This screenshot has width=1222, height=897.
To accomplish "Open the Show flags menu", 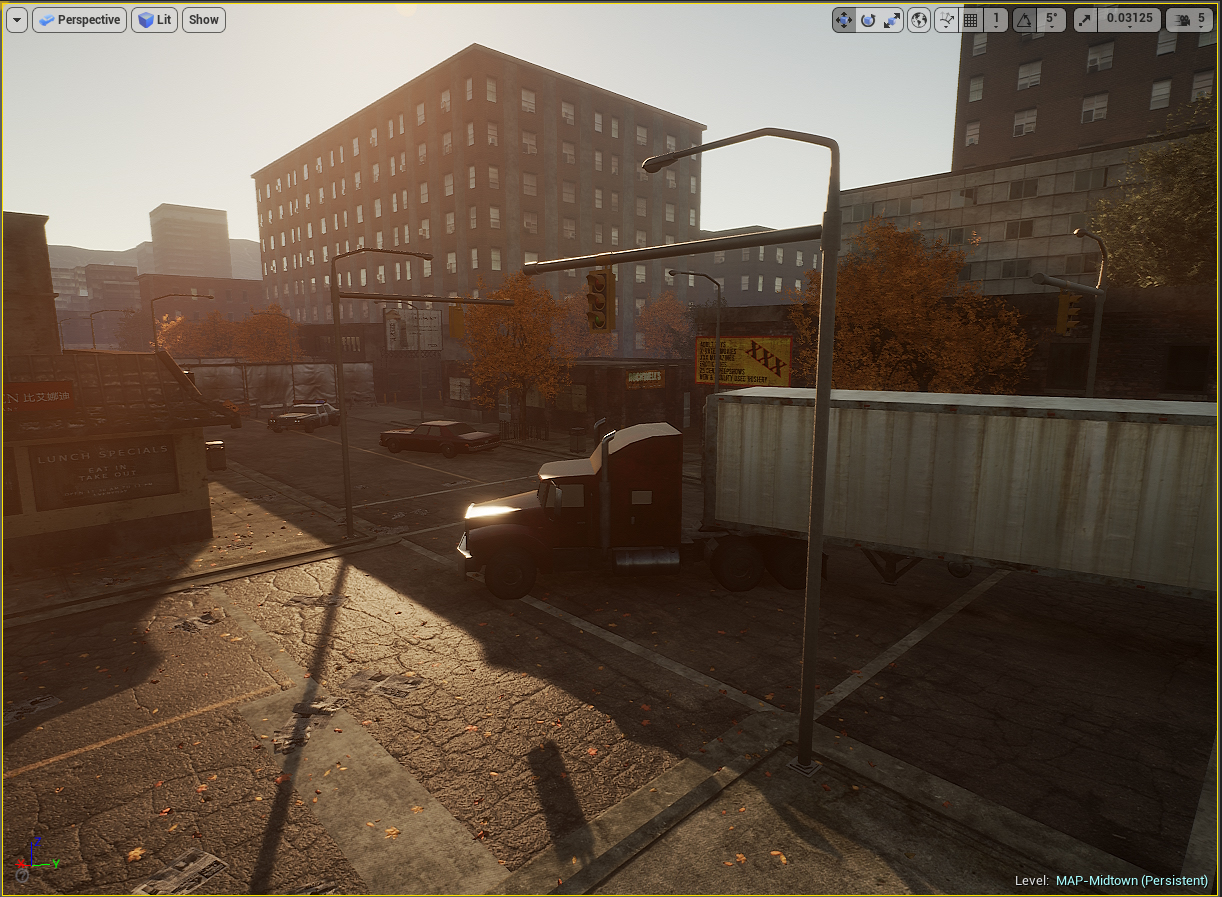I will pos(203,20).
